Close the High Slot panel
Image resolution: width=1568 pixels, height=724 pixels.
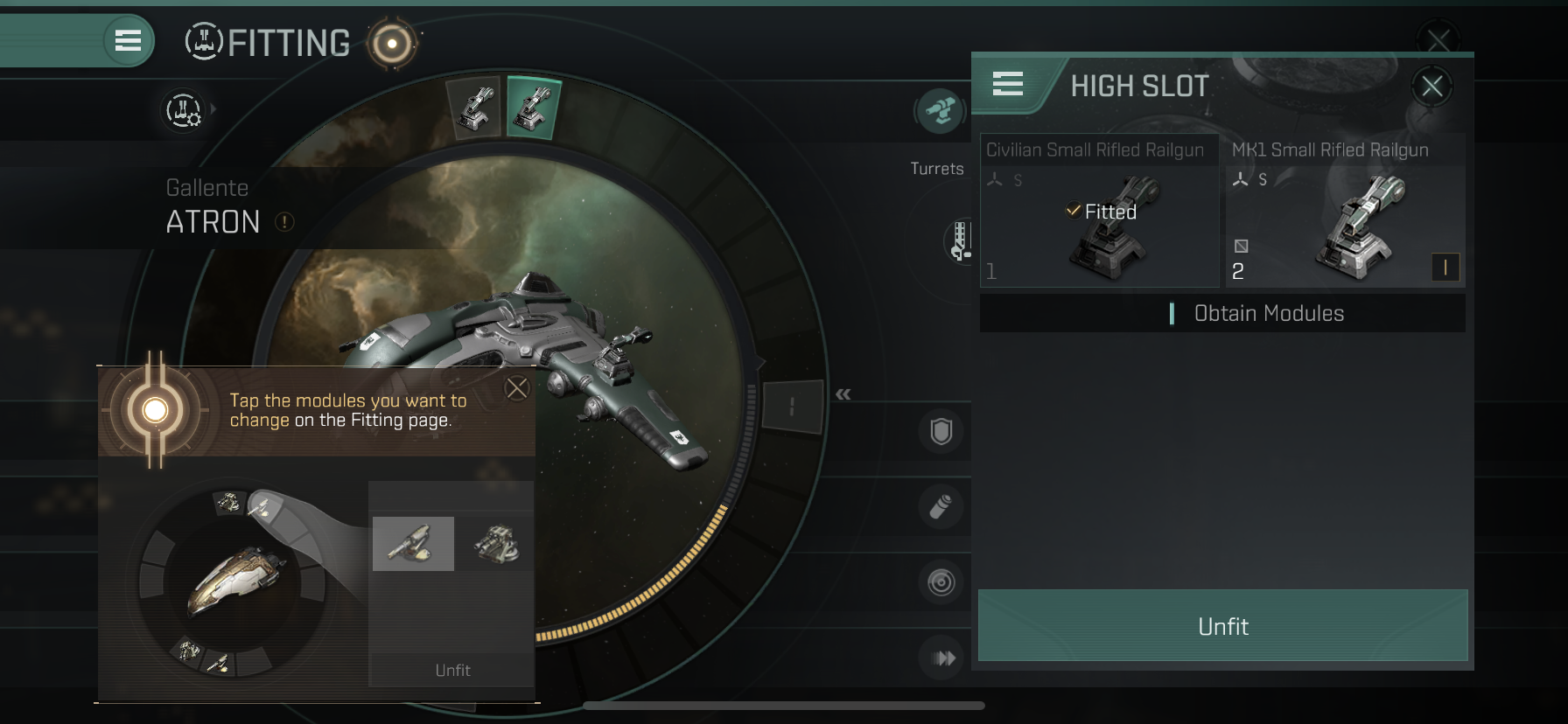coord(1431,87)
